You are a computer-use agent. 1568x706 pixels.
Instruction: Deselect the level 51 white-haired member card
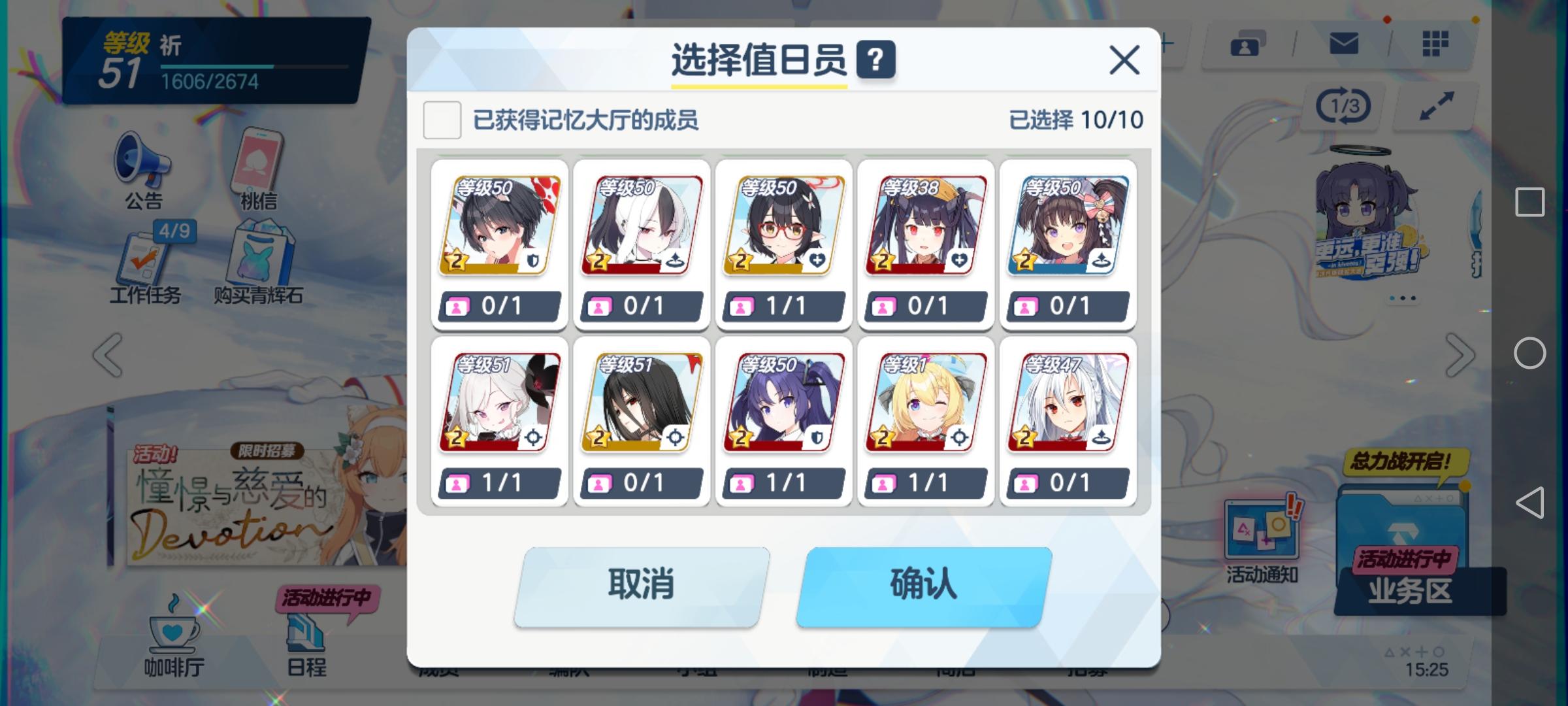pyautogui.click(x=499, y=401)
